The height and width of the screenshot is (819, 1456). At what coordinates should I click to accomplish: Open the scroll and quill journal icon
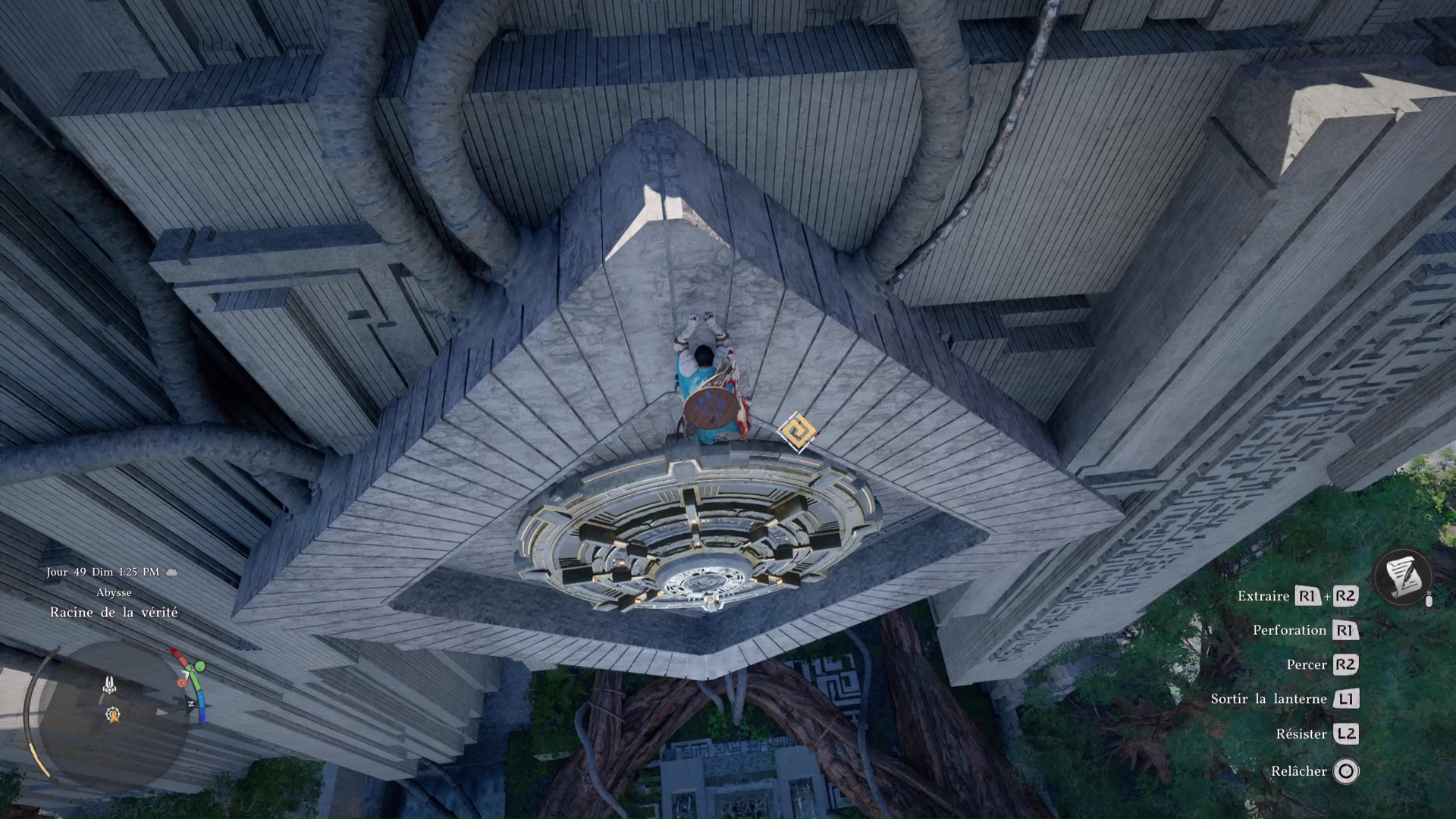(x=1403, y=576)
